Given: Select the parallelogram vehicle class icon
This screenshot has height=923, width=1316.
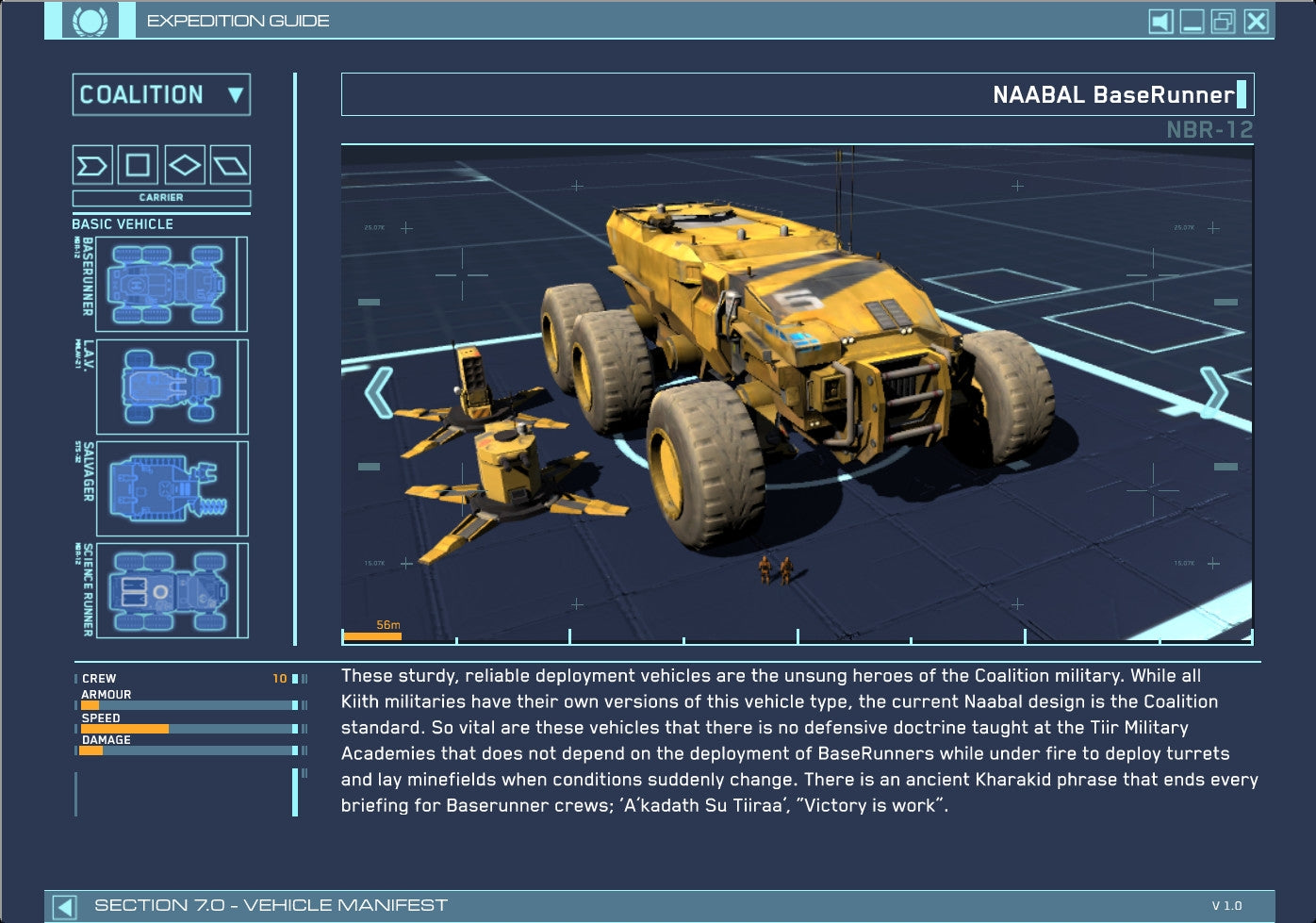Looking at the screenshot, I should pos(229,166).
